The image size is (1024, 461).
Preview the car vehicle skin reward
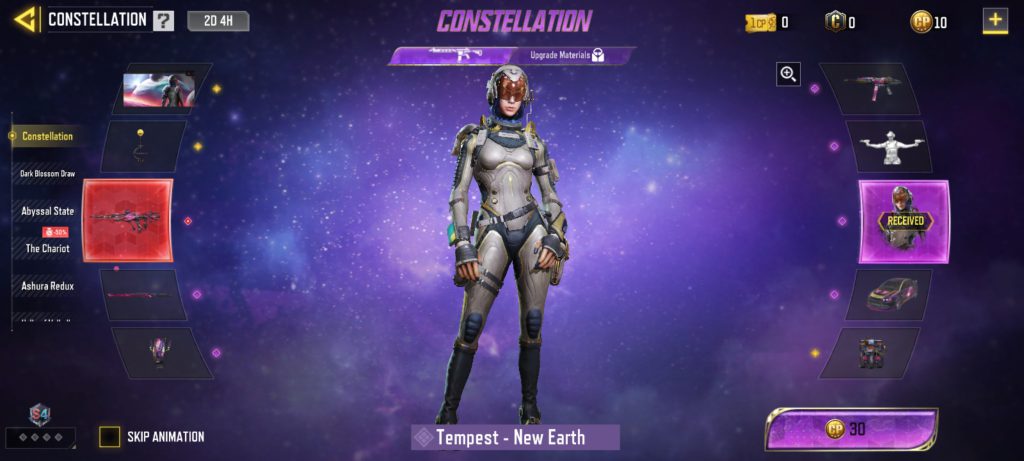888,294
